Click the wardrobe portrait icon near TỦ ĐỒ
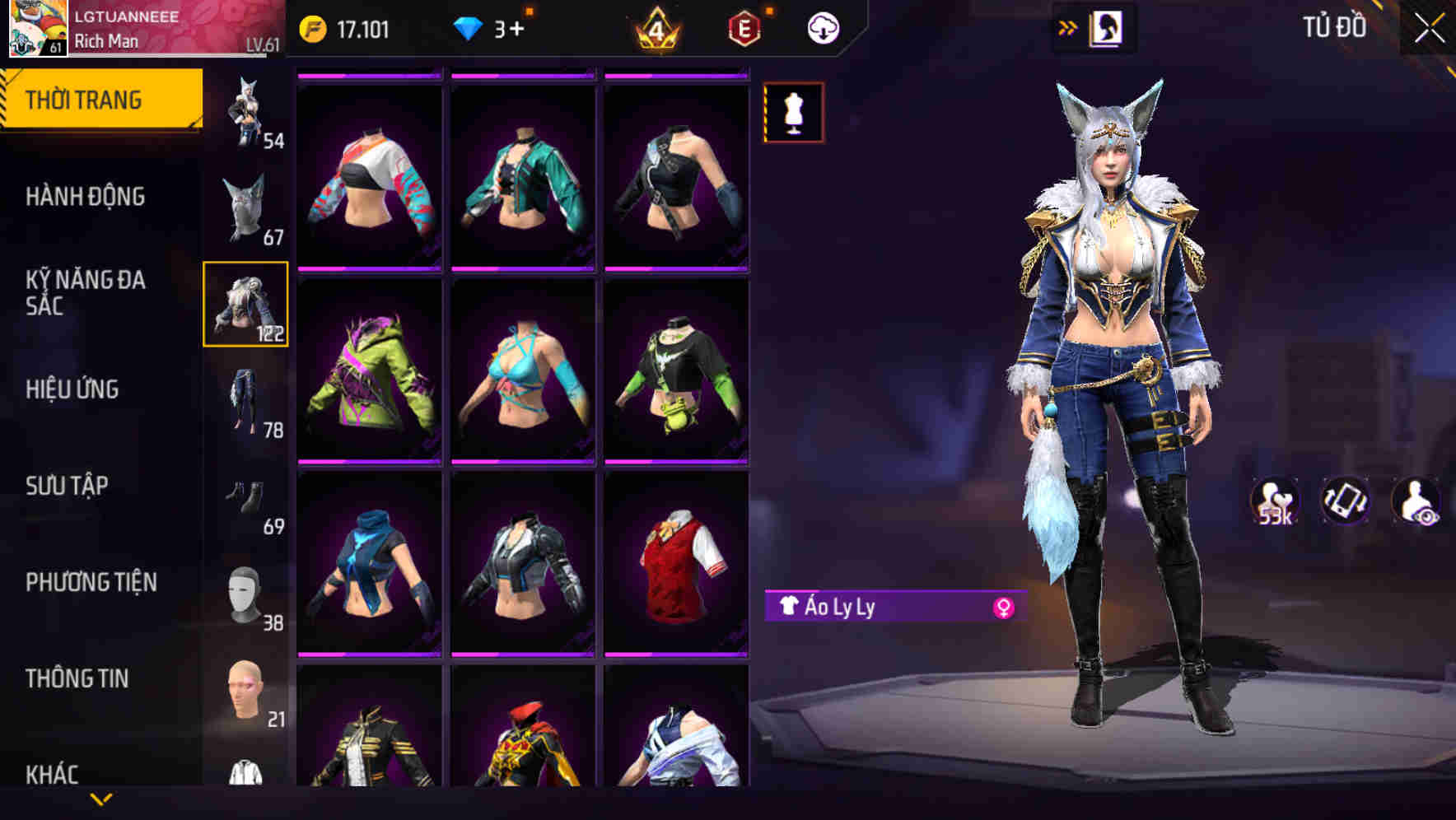1456x820 pixels. click(x=1107, y=26)
